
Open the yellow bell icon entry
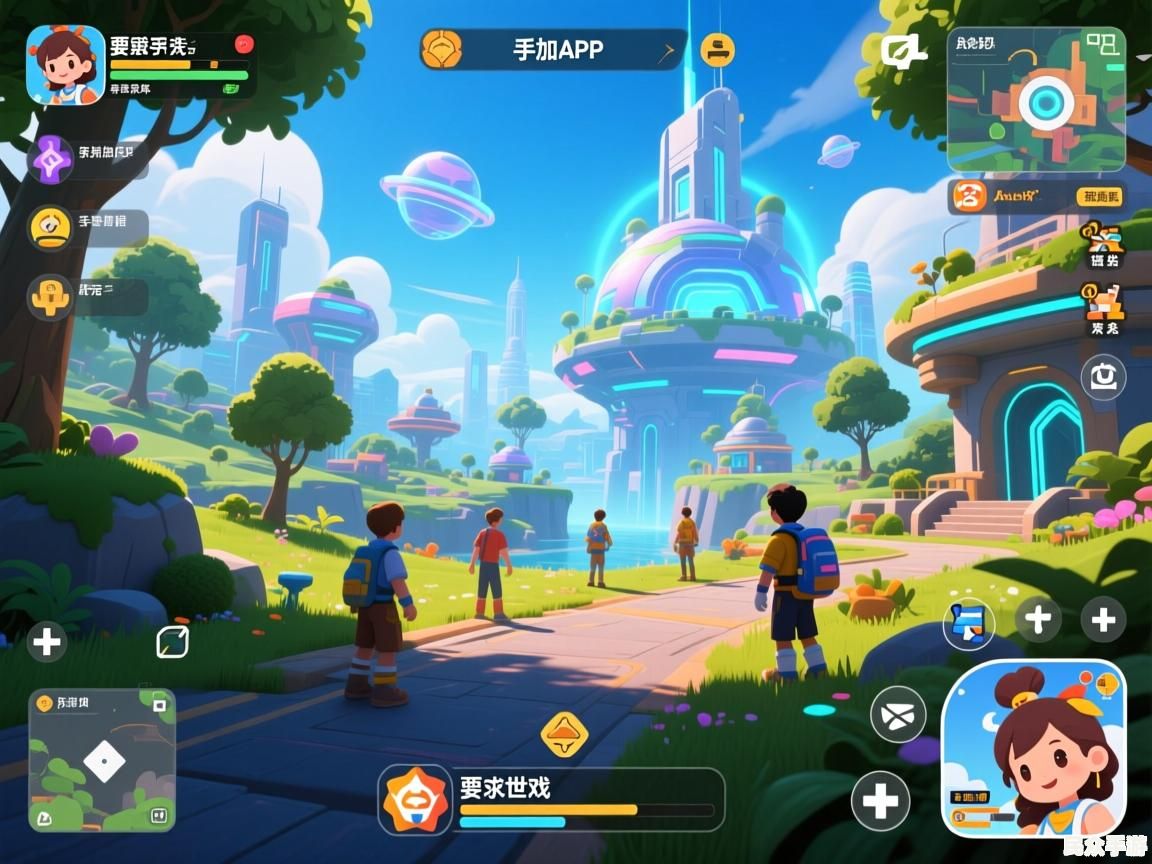(x=49, y=227)
